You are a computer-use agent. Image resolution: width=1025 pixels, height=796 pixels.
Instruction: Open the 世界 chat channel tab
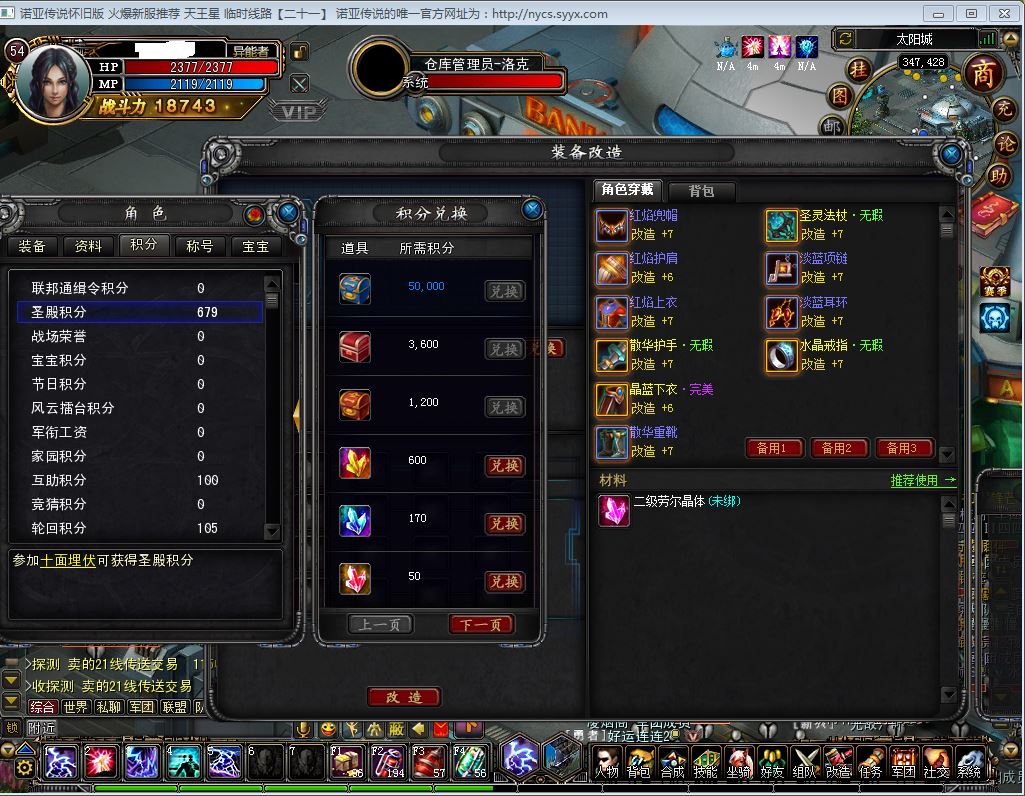(x=75, y=707)
